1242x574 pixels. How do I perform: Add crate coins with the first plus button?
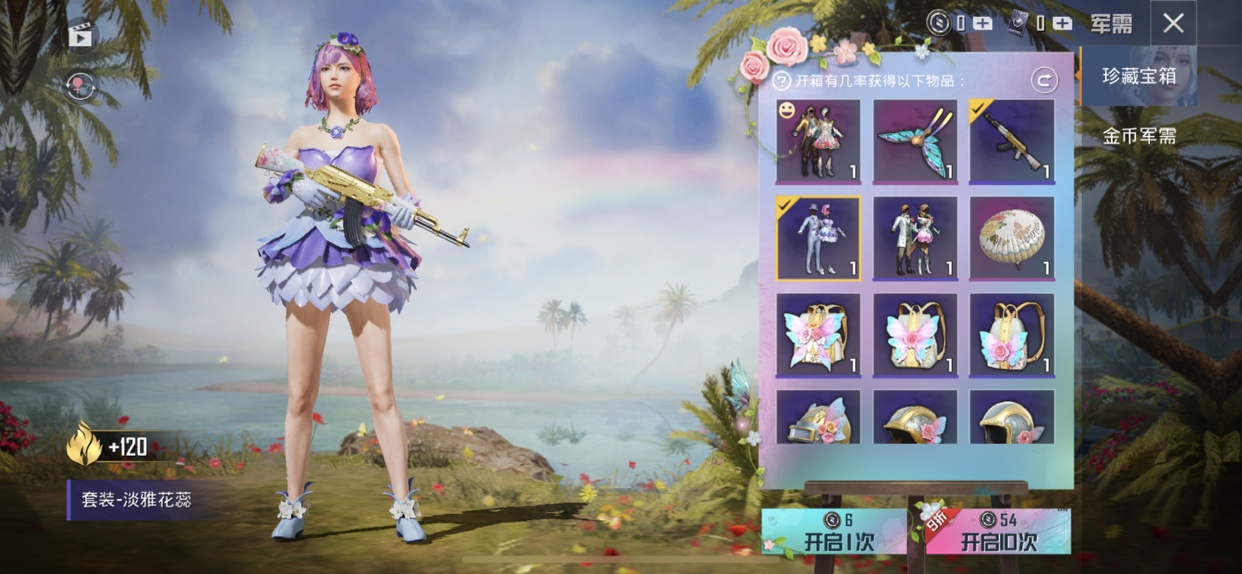click(983, 22)
